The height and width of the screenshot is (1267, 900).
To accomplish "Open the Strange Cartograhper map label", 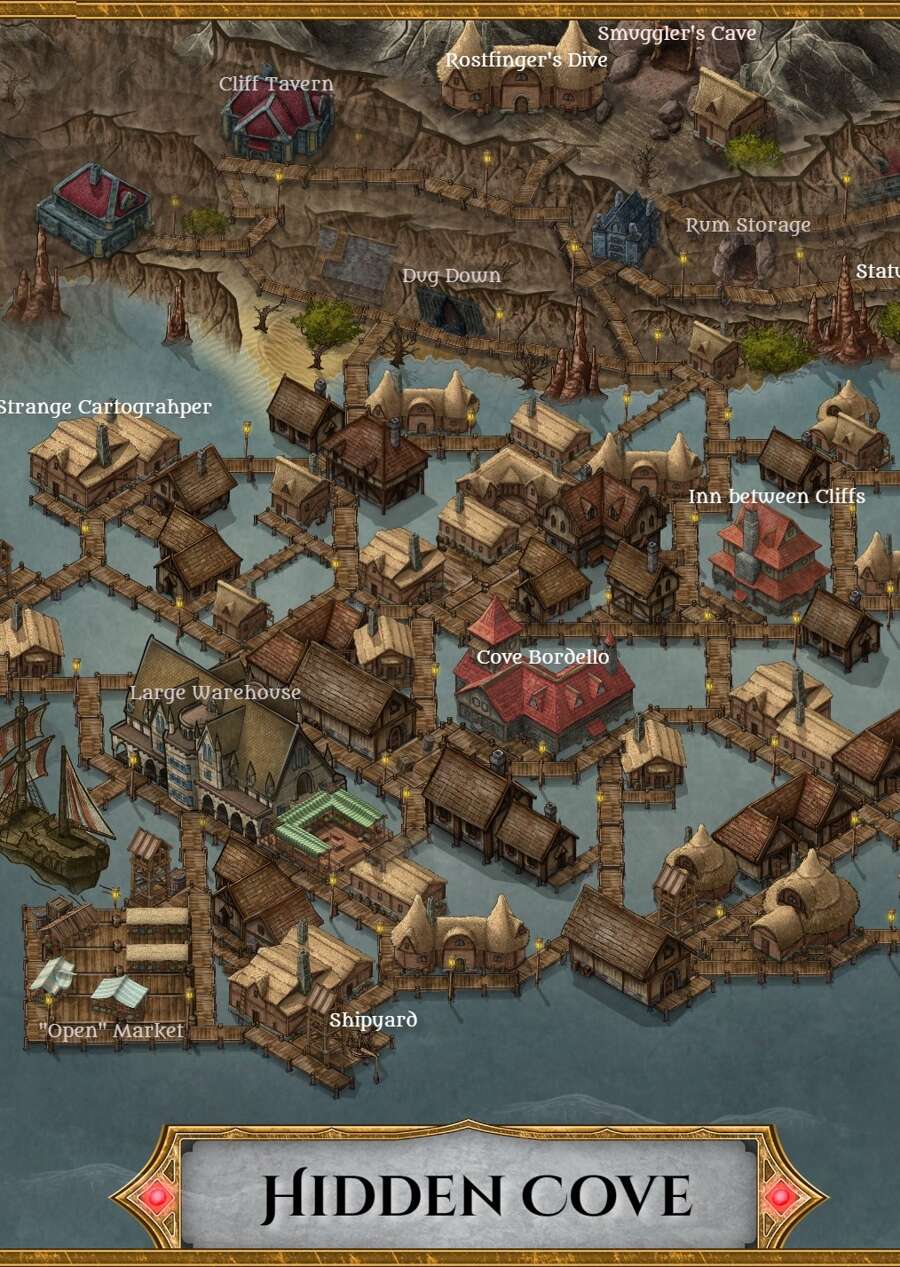I will tap(105, 407).
